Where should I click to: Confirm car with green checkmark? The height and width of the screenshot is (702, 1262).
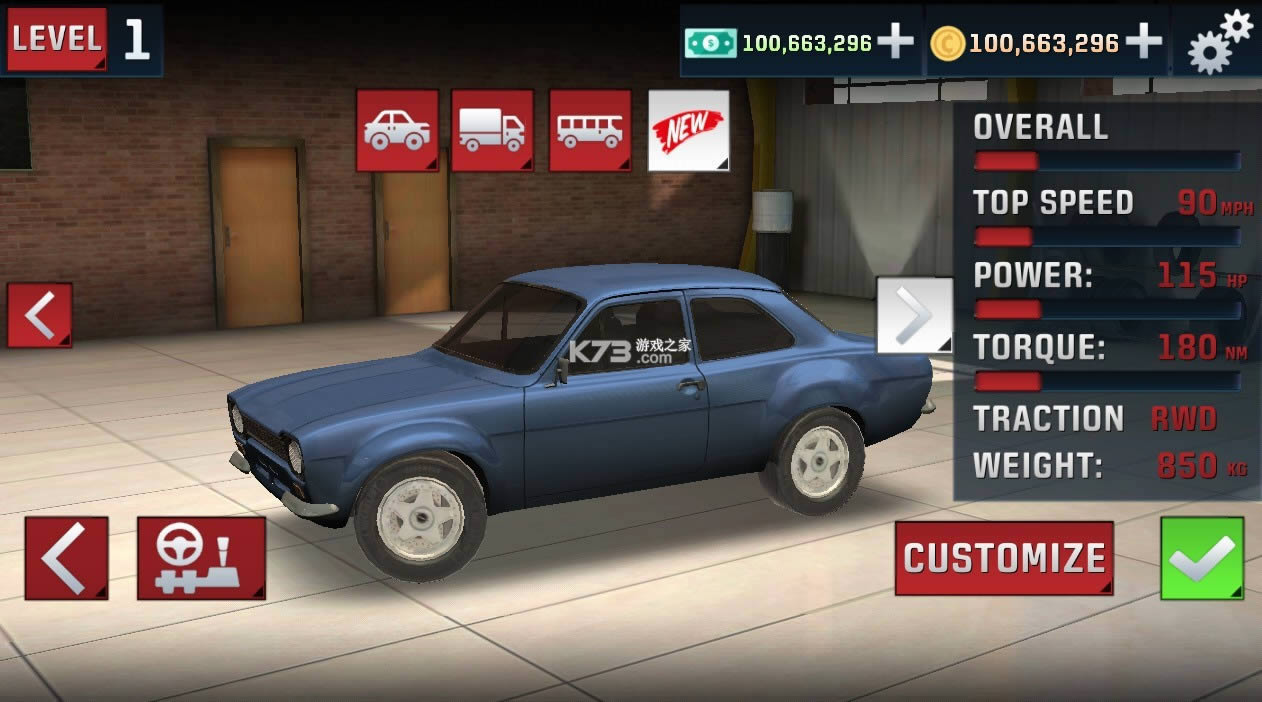(x=1202, y=558)
